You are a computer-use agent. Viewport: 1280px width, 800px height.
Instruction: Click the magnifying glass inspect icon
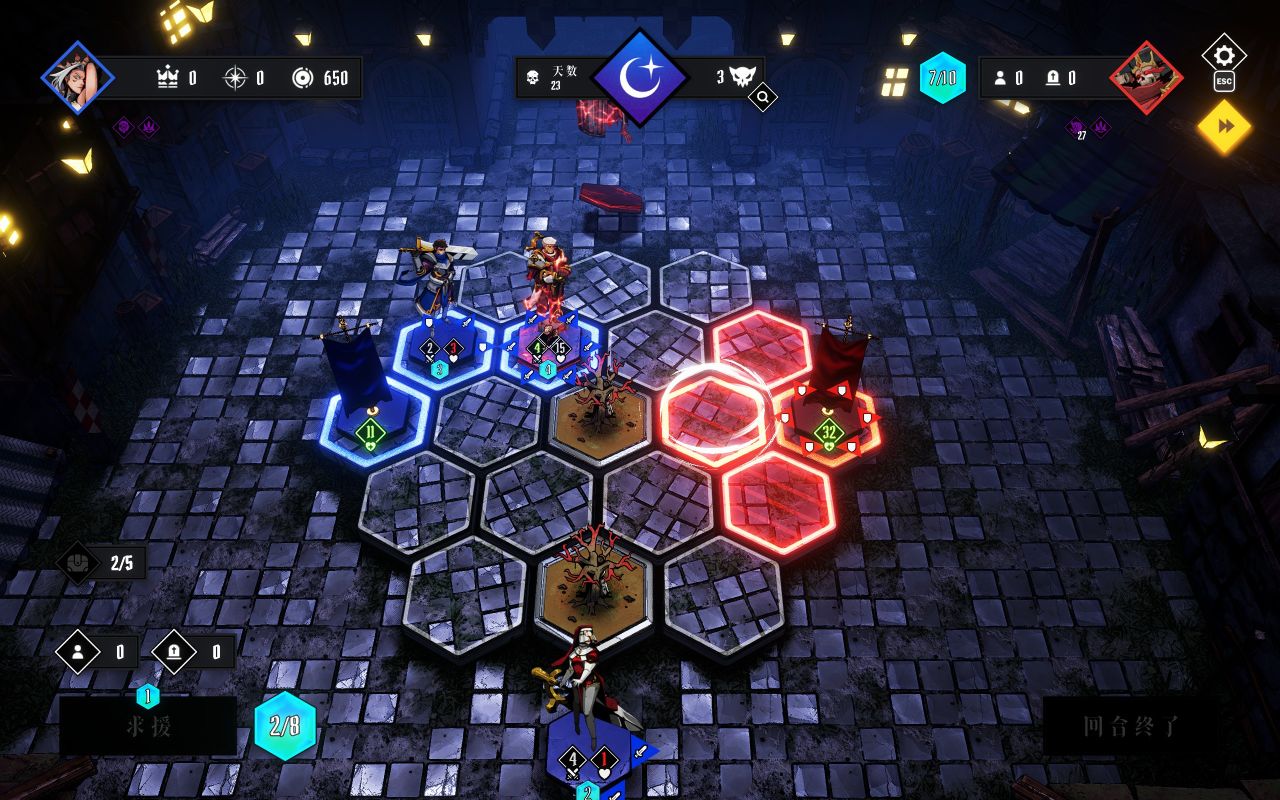762,98
